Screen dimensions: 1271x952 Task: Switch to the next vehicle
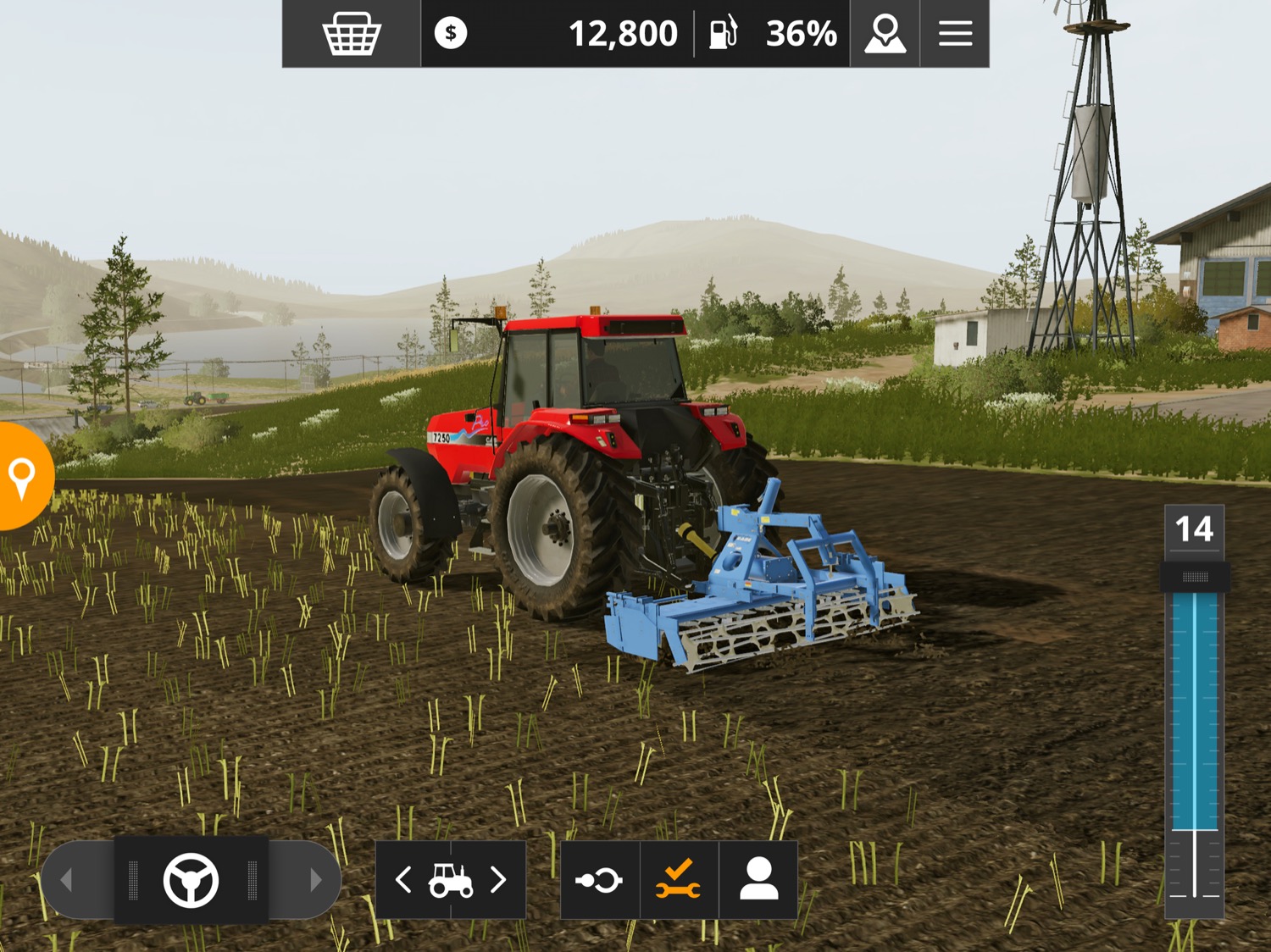click(x=499, y=880)
